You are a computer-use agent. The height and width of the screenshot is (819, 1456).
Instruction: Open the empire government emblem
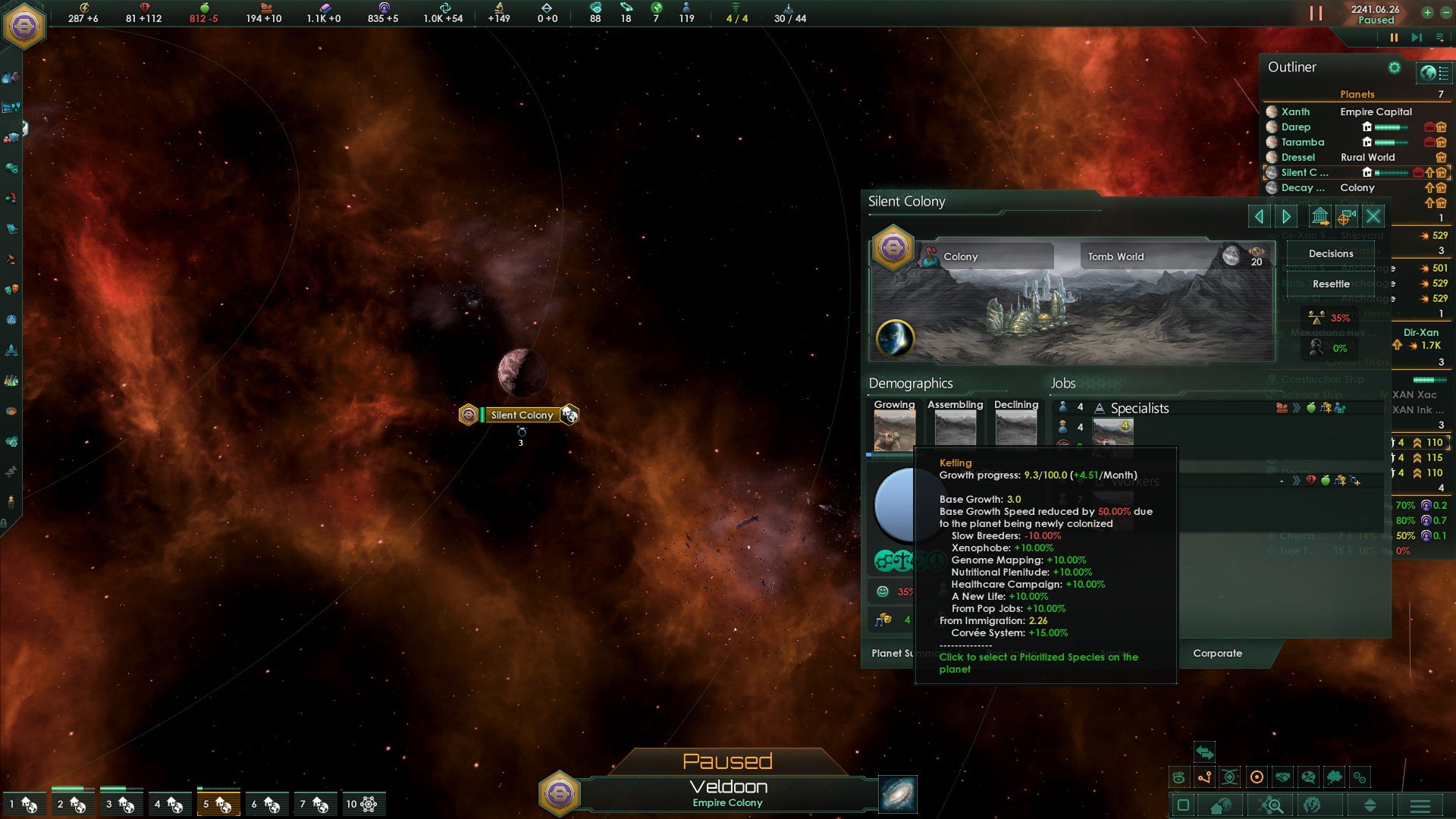coord(25,26)
